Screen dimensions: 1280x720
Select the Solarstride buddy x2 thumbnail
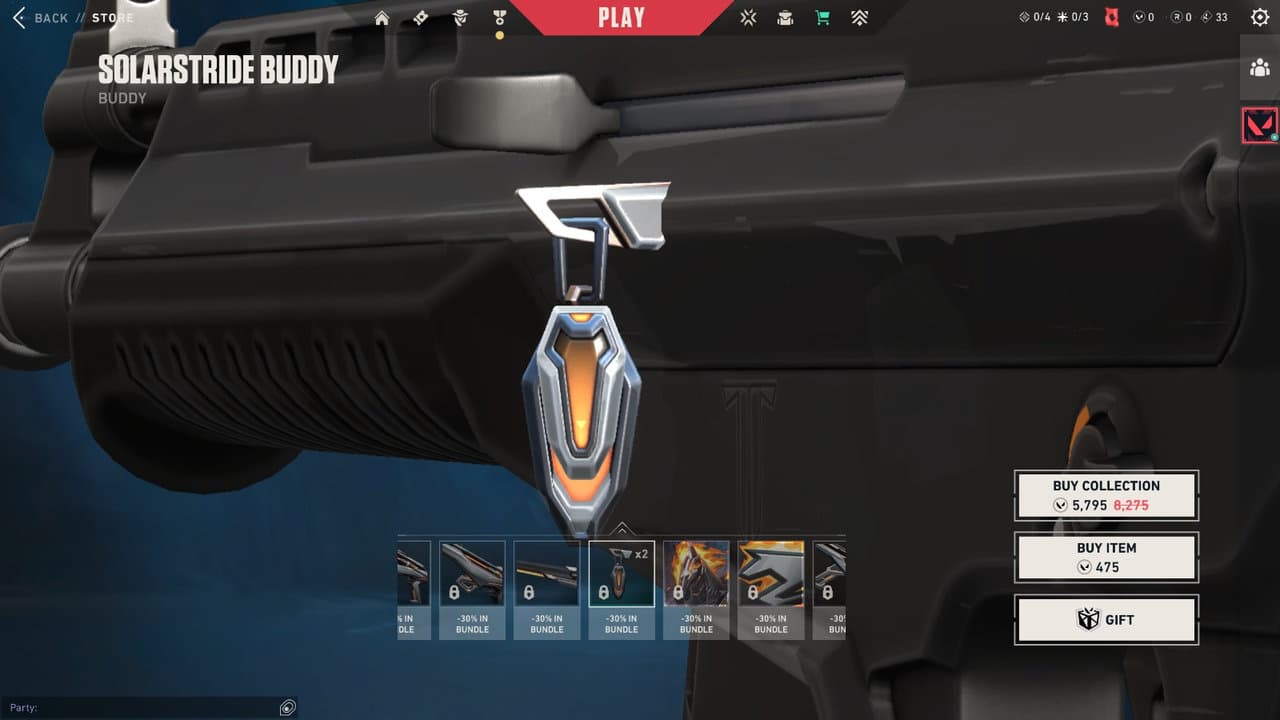coord(621,575)
